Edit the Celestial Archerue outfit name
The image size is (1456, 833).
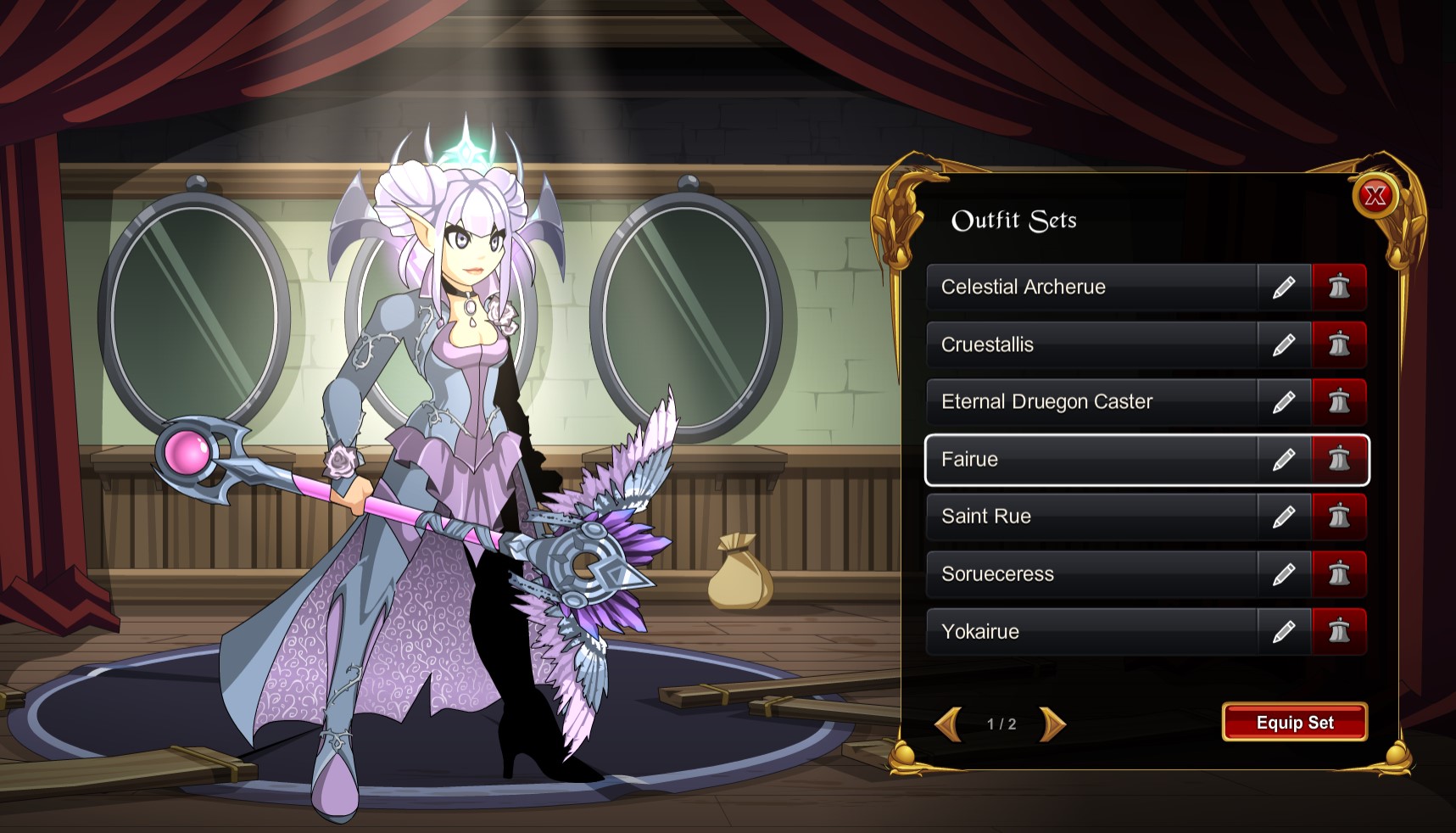click(1283, 287)
